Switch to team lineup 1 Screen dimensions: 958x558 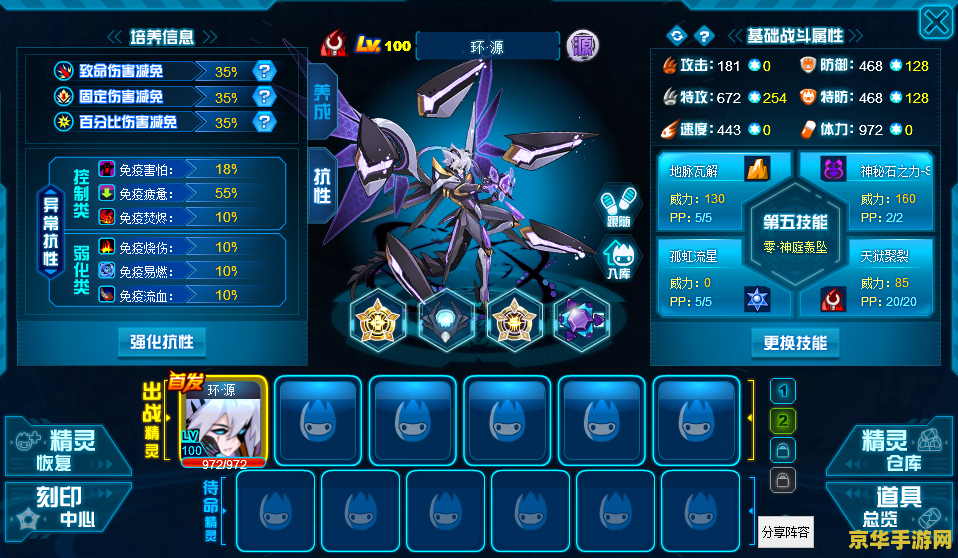(784, 391)
